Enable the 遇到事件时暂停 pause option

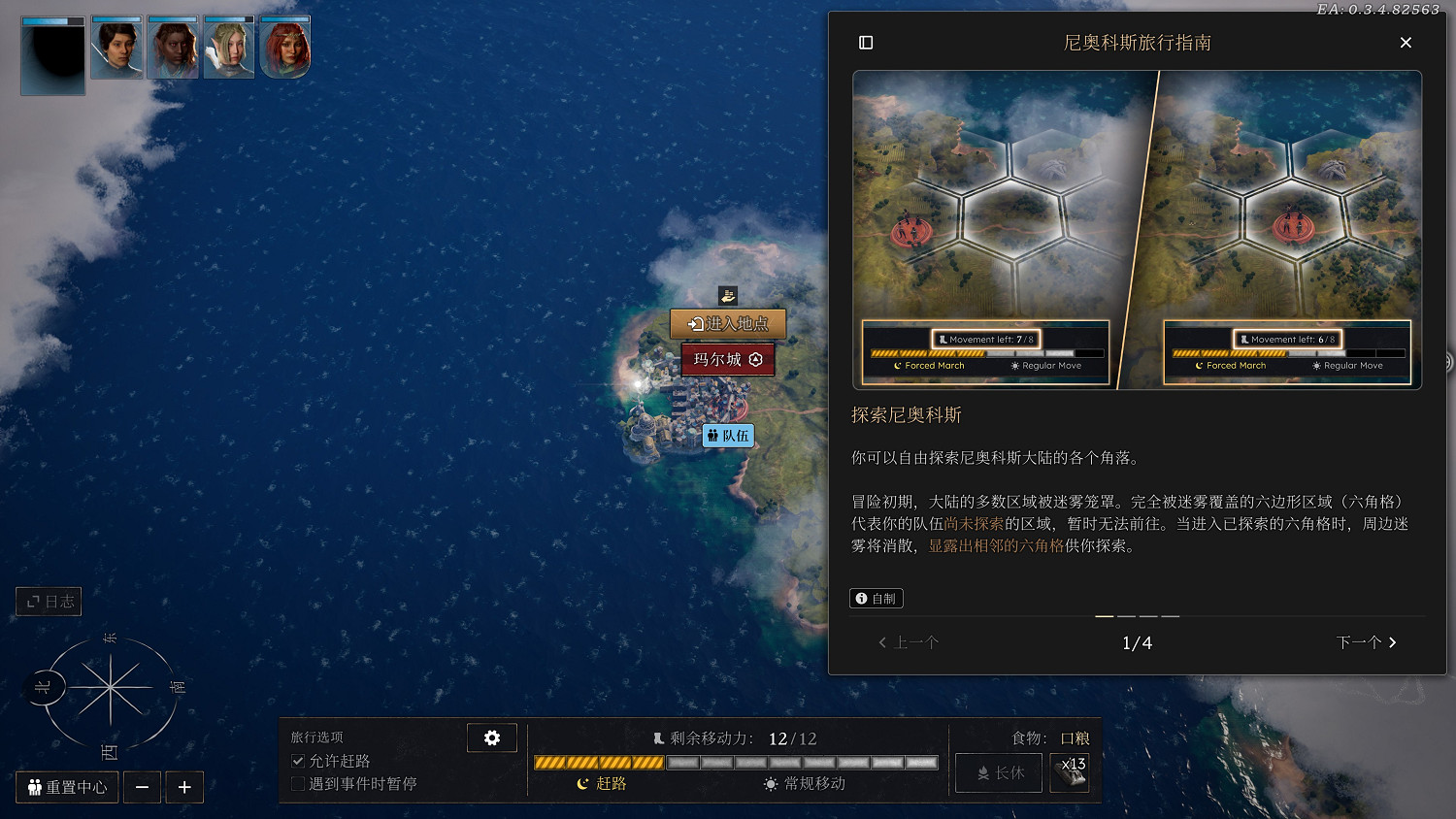pyautogui.click(x=298, y=783)
